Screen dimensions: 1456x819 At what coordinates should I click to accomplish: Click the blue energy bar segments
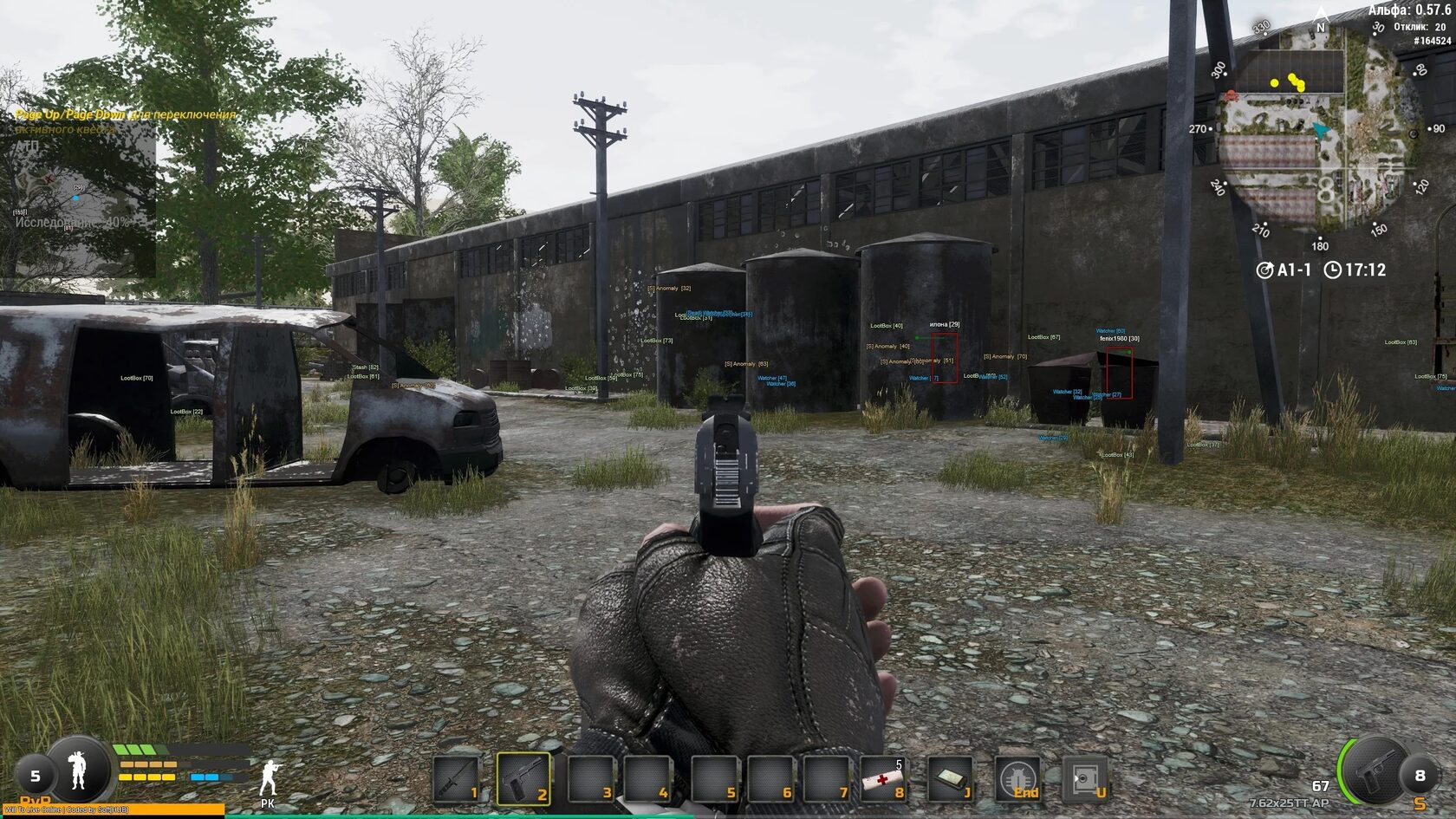coord(204,777)
